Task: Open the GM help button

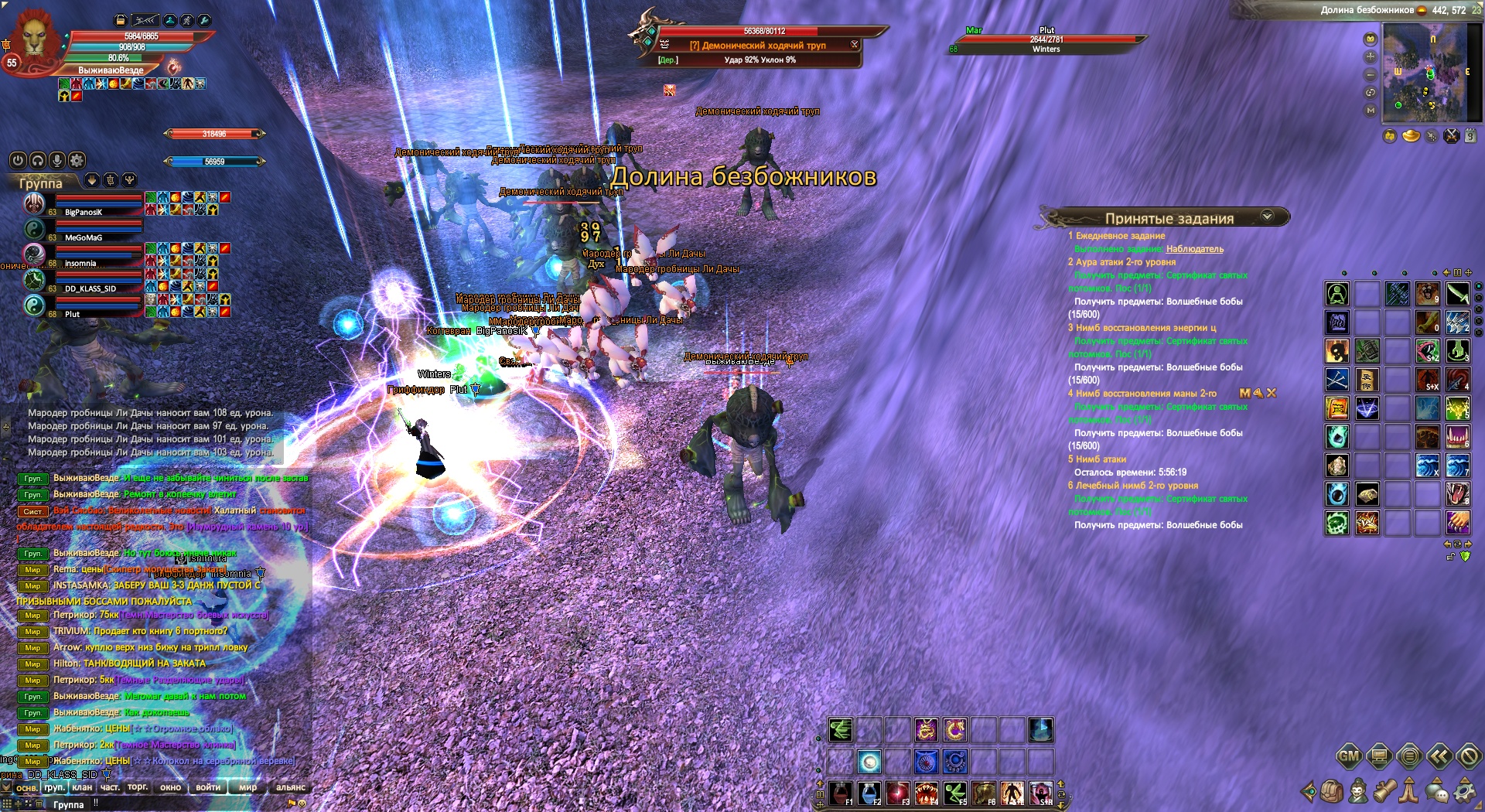Action: [x=1349, y=756]
